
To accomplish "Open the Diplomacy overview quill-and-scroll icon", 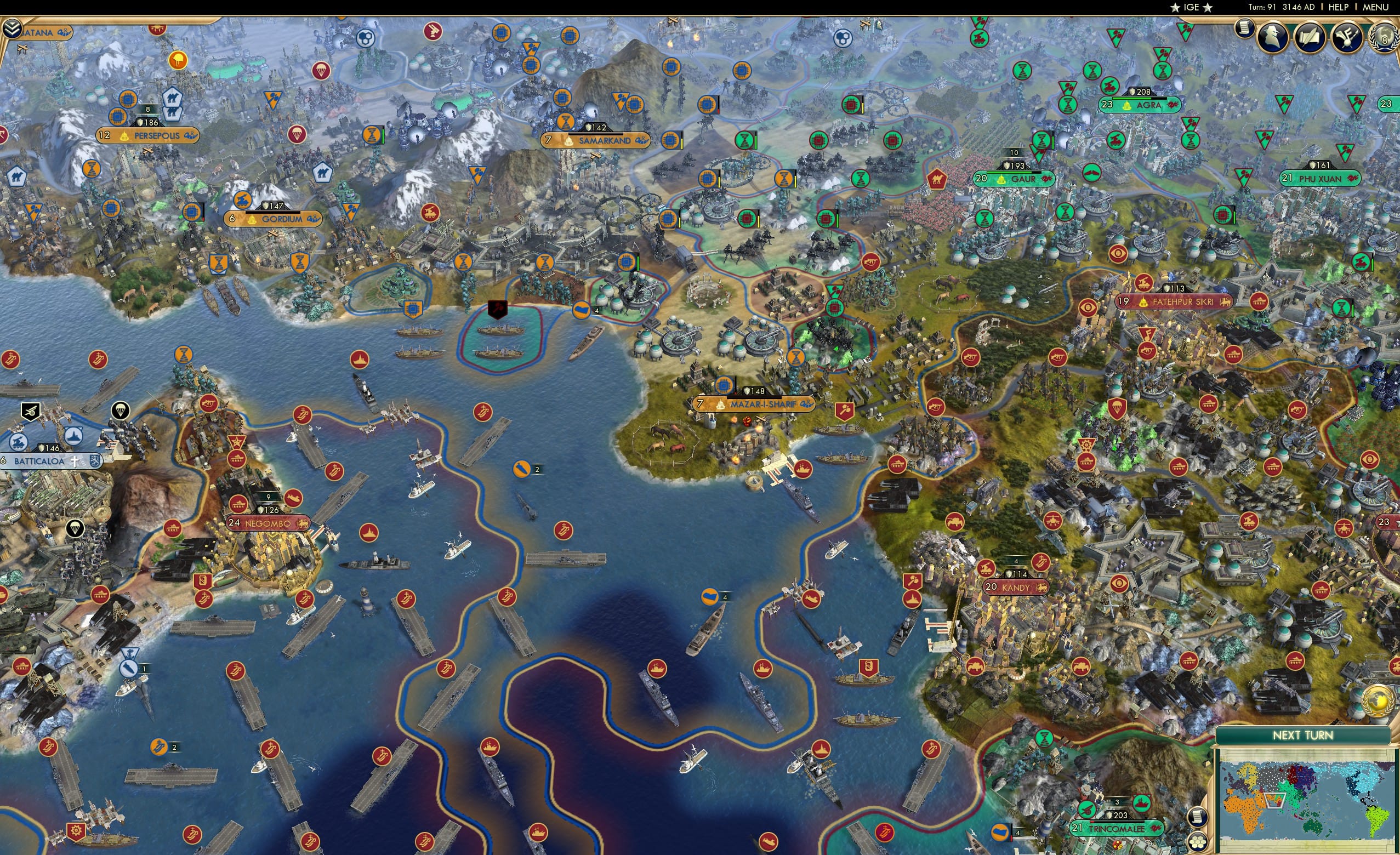I will pyautogui.click(x=1311, y=37).
